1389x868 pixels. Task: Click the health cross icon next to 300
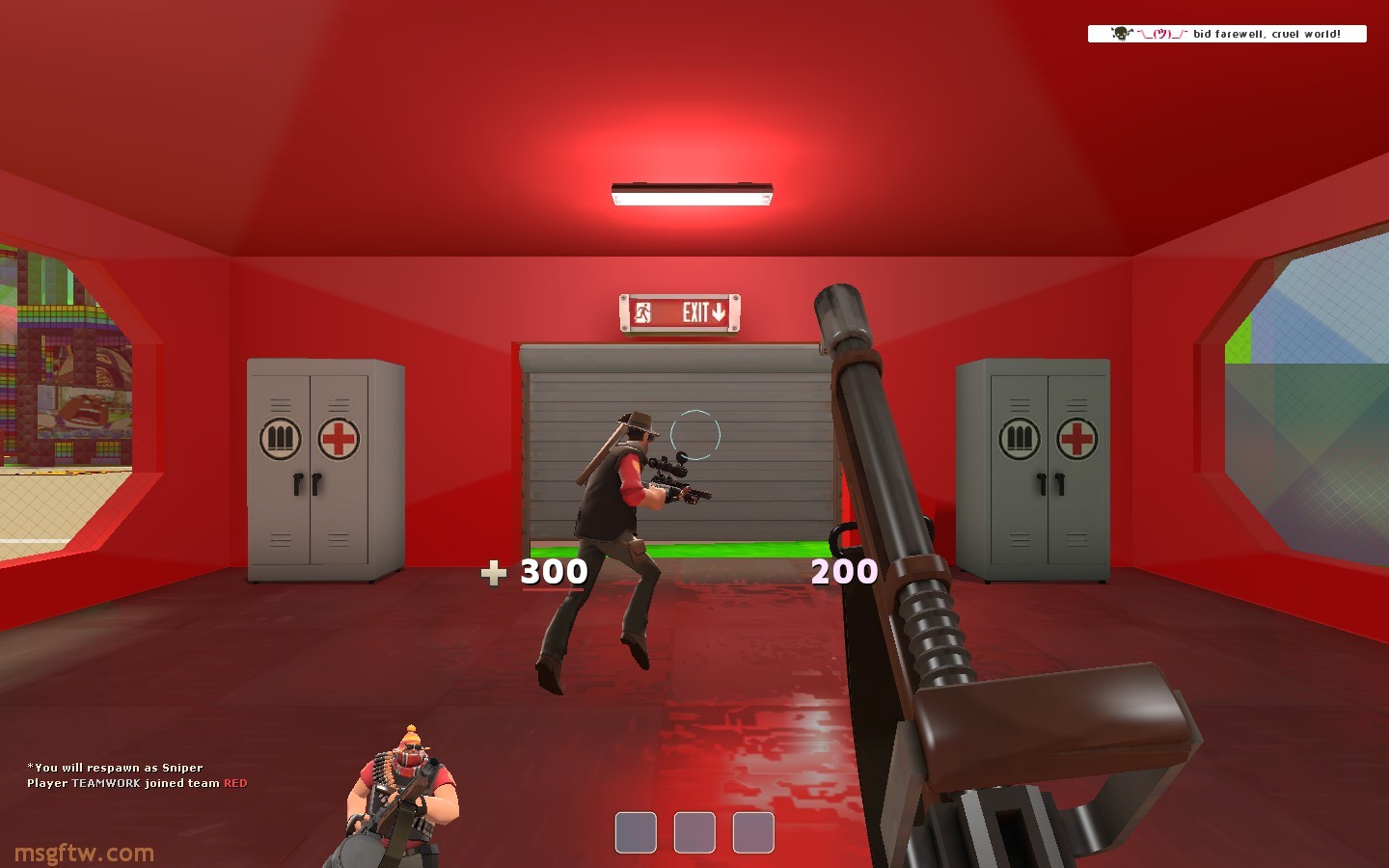(x=493, y=572)
